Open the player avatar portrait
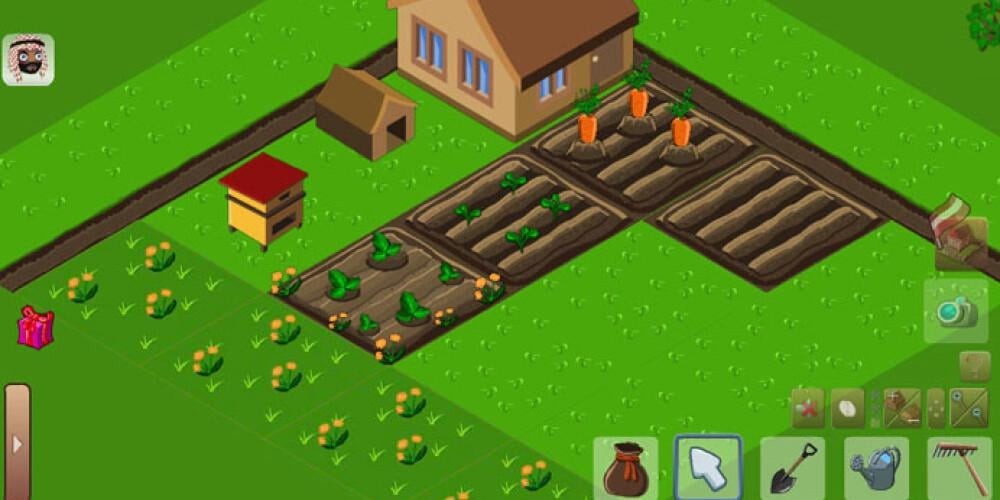Screen dimensions: 1000x500 [28, 60]
